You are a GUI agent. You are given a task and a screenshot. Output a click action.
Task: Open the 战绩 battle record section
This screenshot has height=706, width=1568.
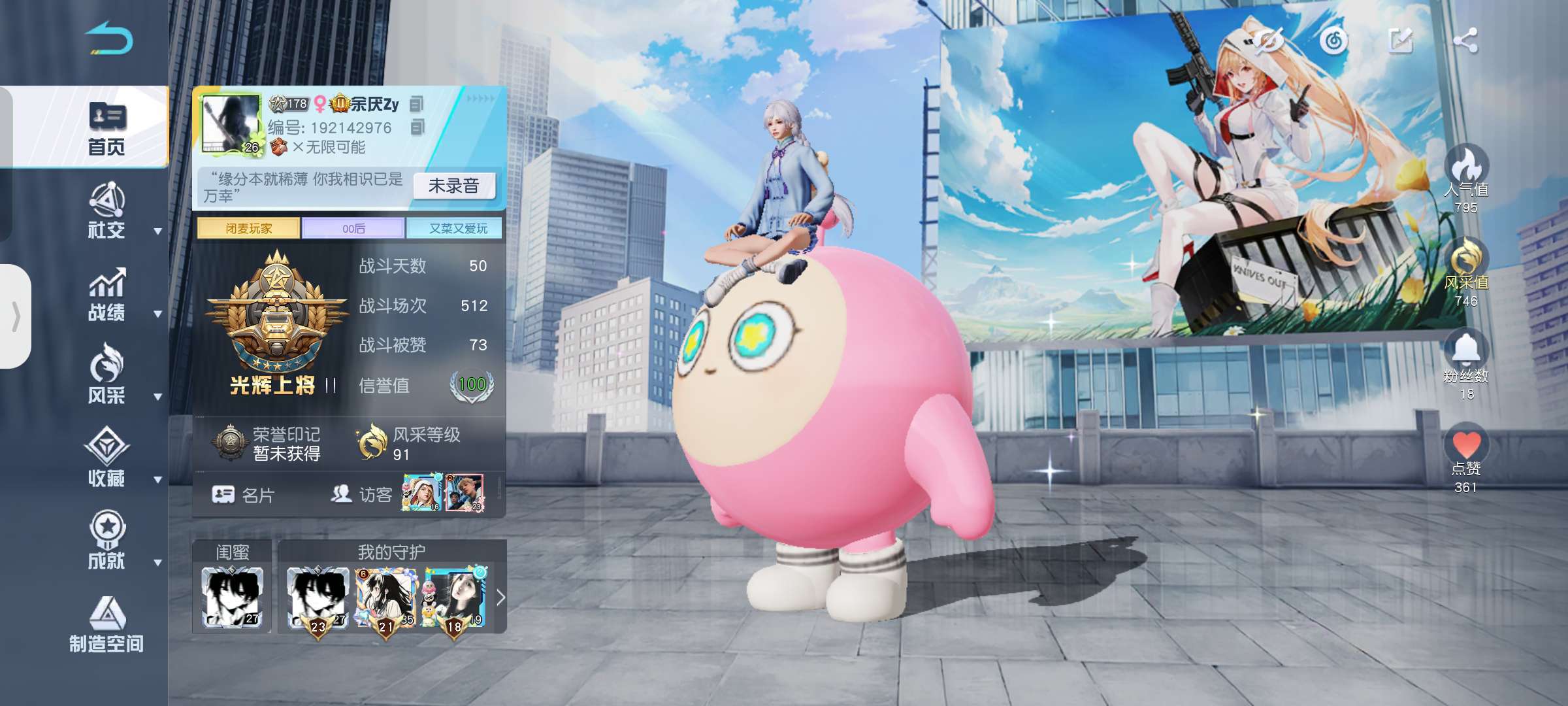106,295
